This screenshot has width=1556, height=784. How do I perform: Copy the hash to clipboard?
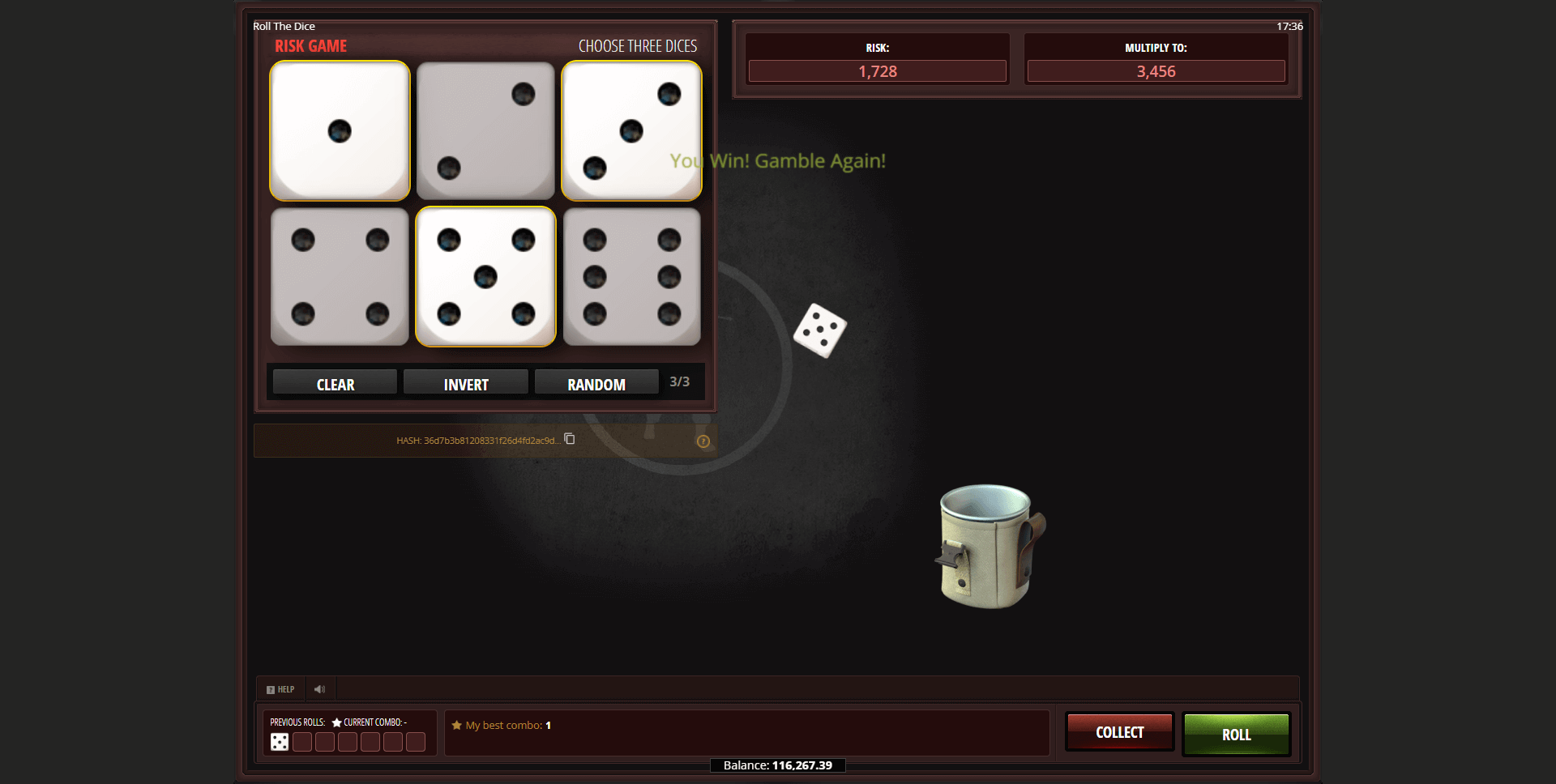click(570, 439)
